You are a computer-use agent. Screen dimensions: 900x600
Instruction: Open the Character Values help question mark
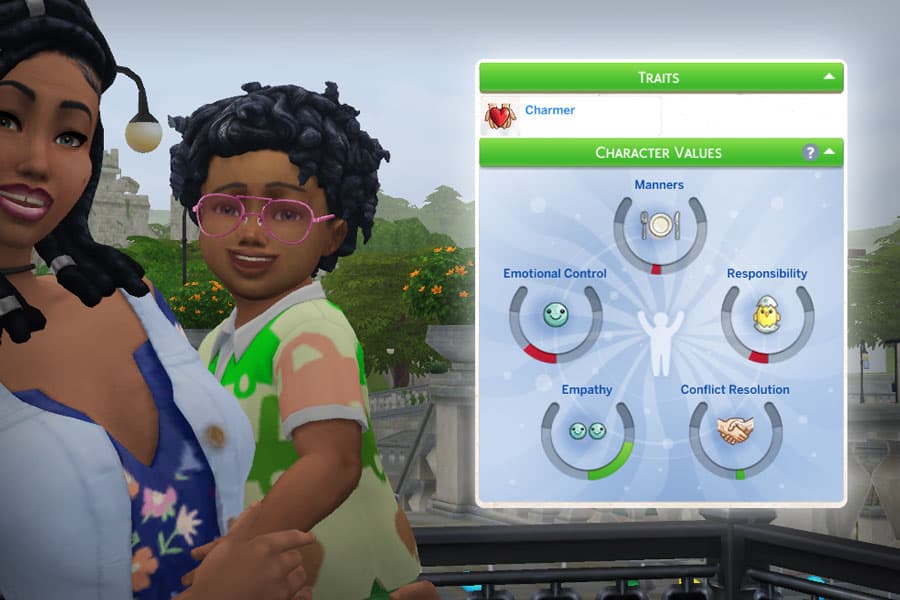tap(811, 153)
